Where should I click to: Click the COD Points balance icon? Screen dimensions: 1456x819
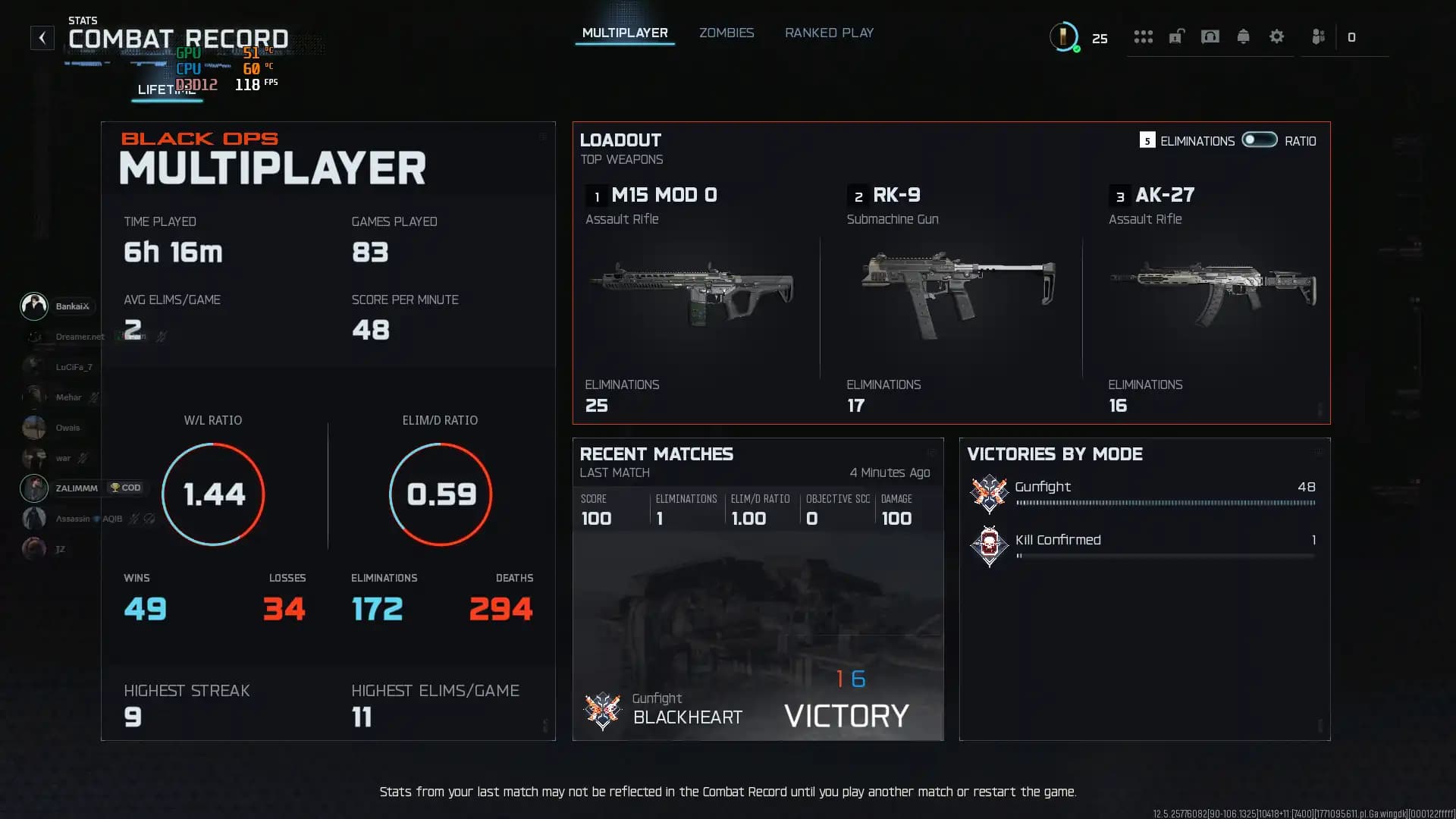click(1063, 36)
